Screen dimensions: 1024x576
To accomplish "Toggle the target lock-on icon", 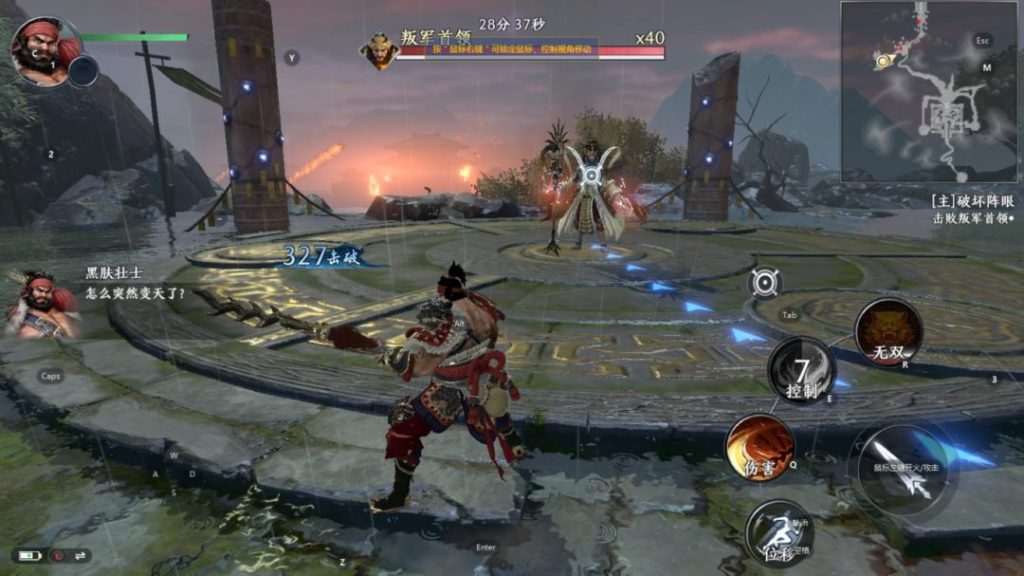I will pyautogui.click(x=765, y=282).
